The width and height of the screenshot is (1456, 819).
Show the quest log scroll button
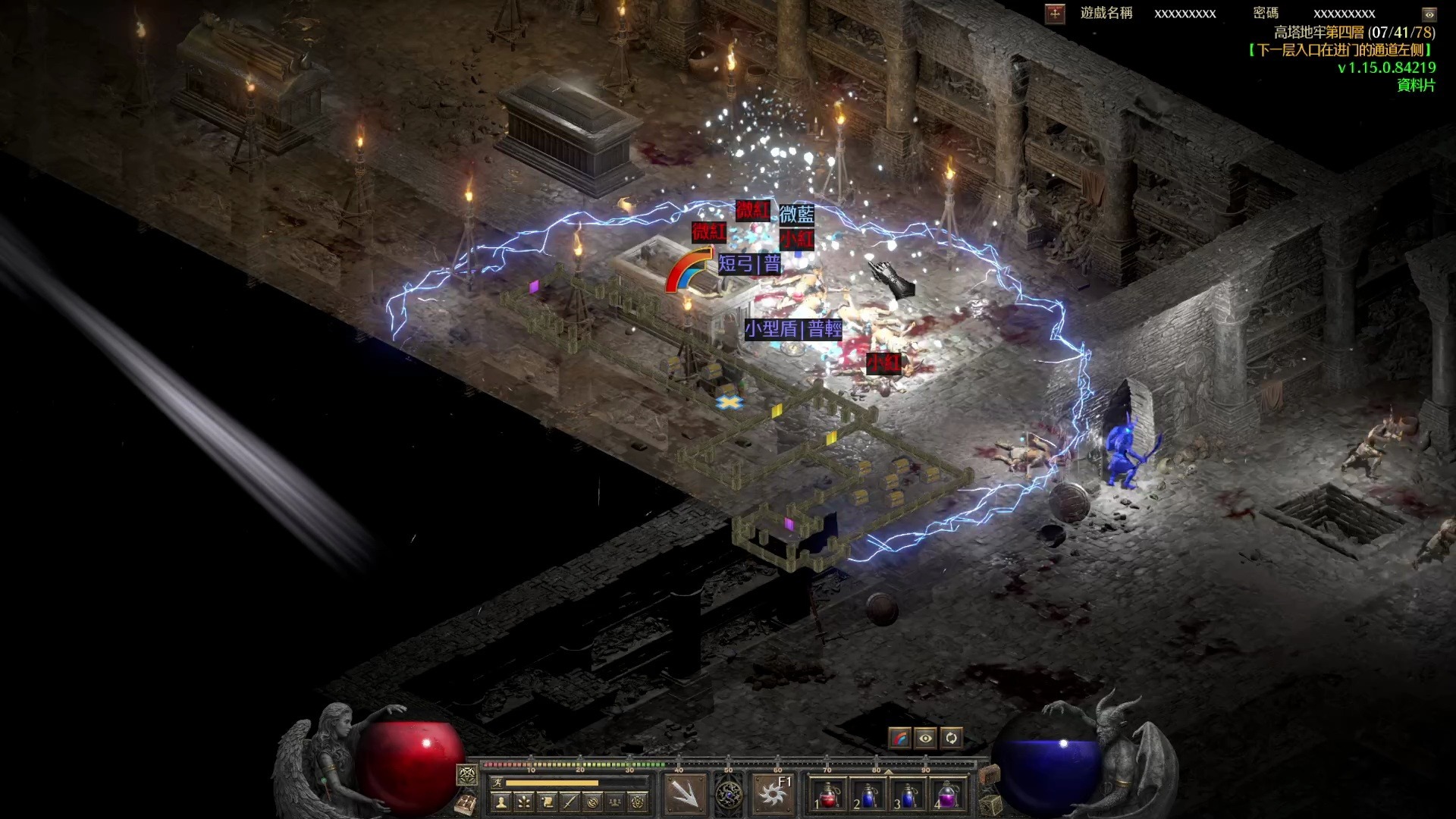(547, 801)
